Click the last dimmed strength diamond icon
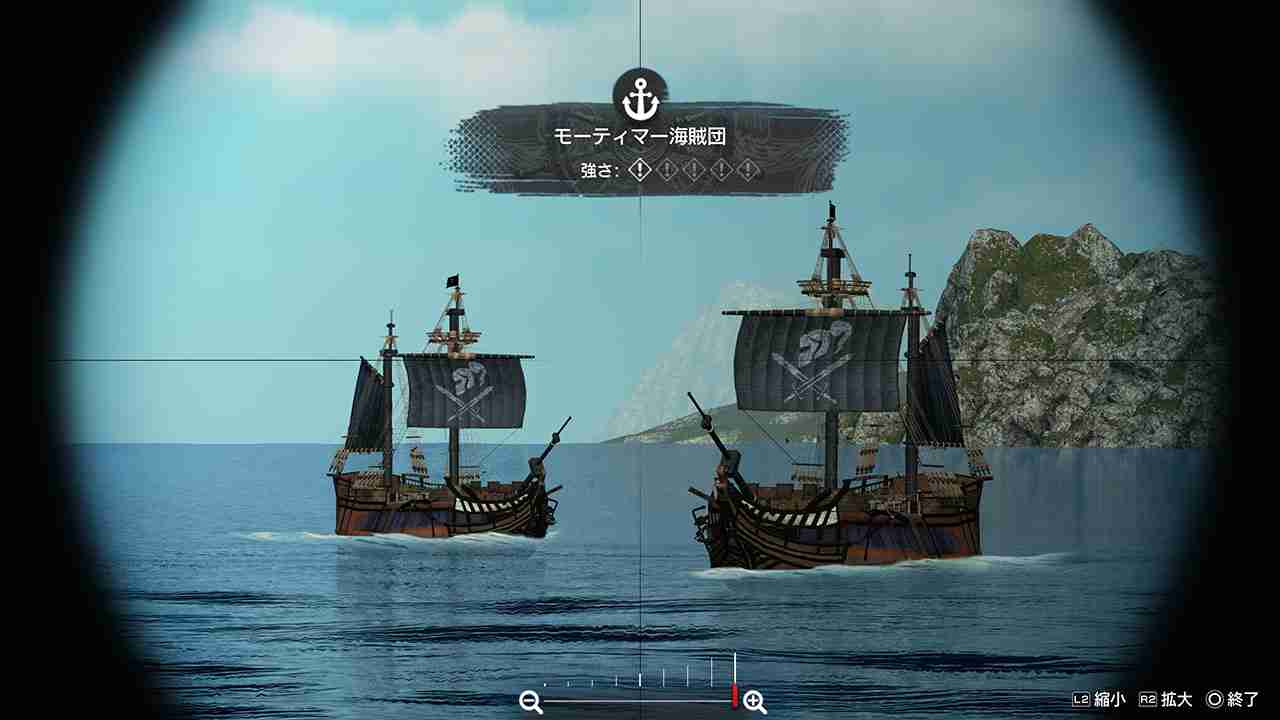 pyautogui.click(x=748, y=170)
